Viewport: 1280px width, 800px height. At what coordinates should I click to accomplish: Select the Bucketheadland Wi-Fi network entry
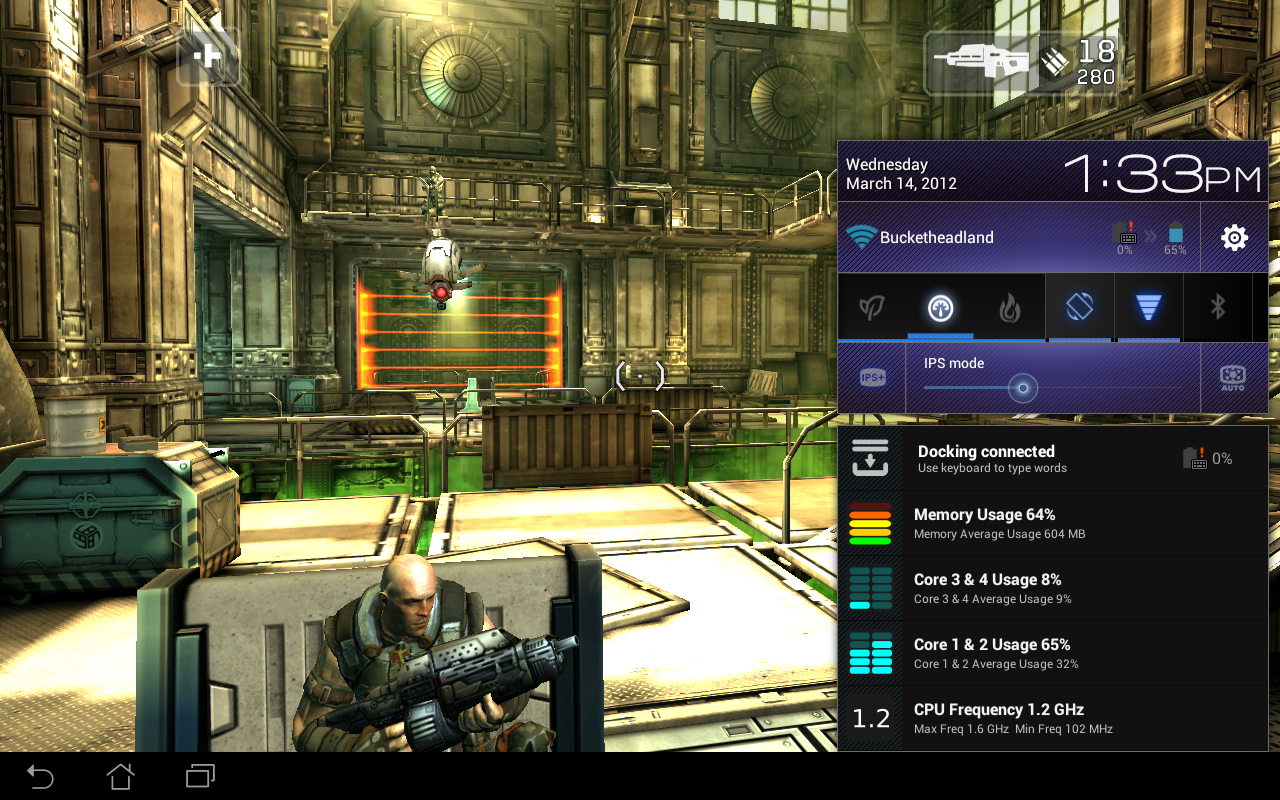935,237
